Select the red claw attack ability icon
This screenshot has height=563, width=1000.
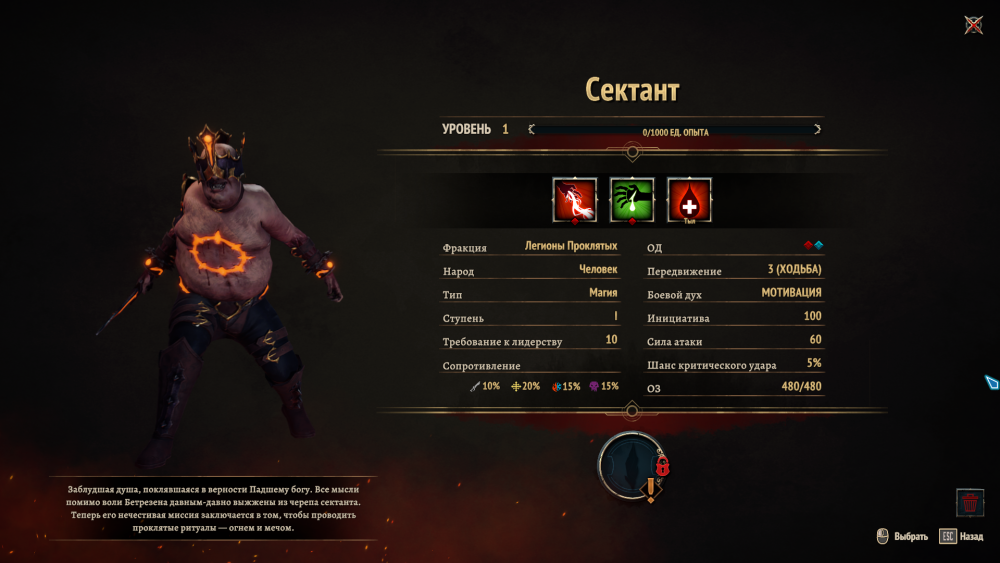575,199
